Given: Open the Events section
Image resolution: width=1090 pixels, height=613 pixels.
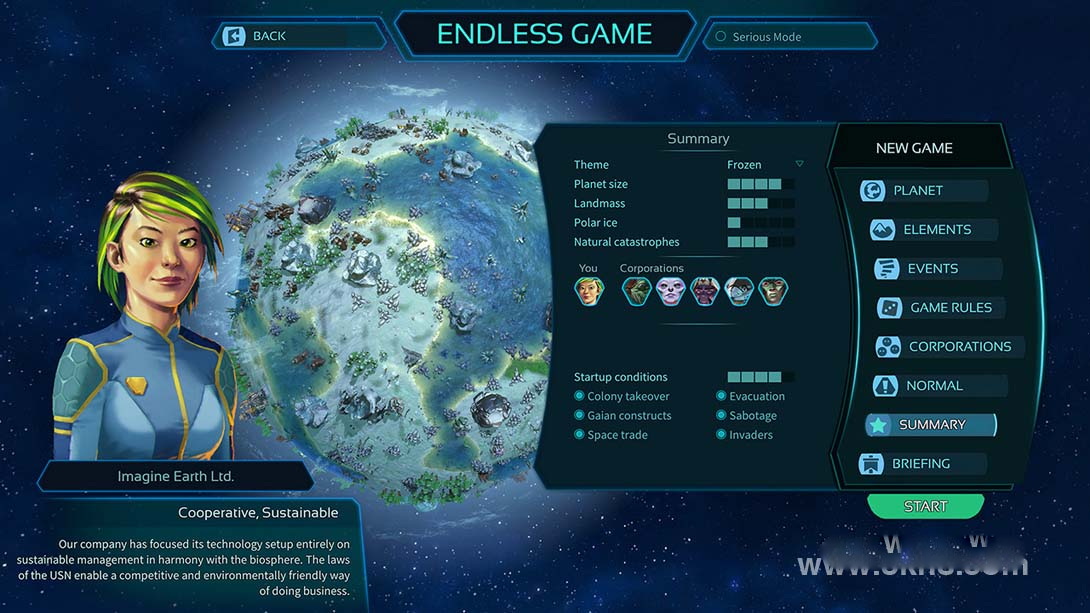Looking at the screenshot, I should [x=931, y=269].
